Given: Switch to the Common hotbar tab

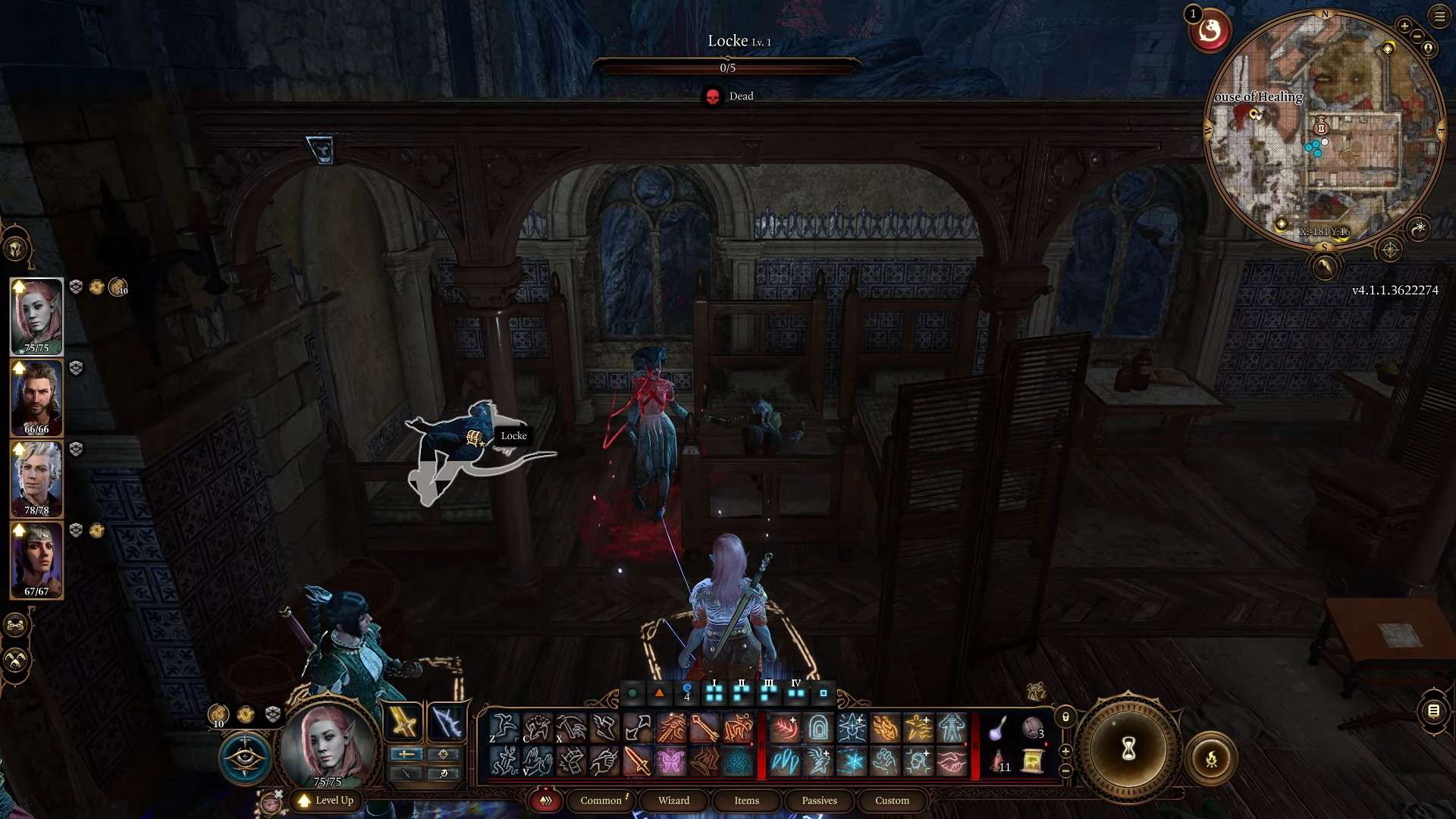Looking at the screenshot, I should click(601, 801).
